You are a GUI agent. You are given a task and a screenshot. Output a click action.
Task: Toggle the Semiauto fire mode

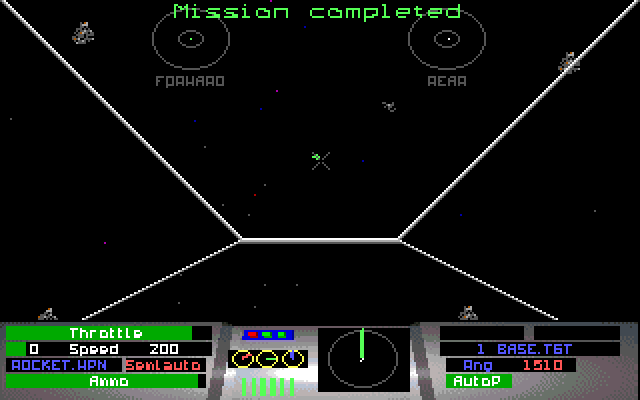click(162, 365)
